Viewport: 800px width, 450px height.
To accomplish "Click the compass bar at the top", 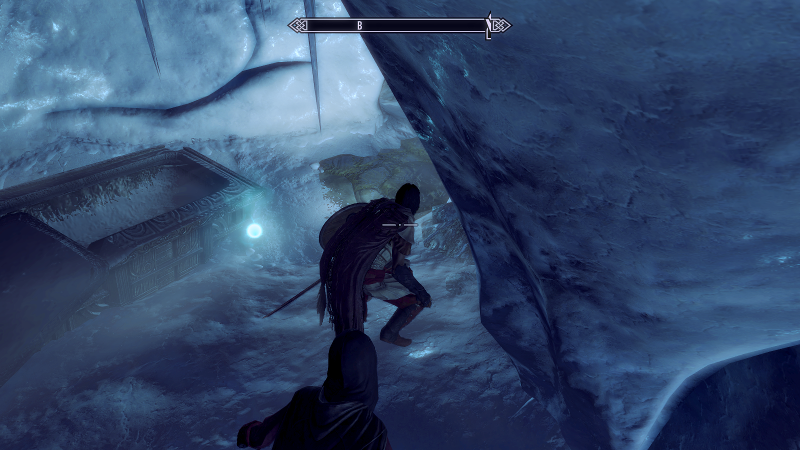I will pos(398,25).
